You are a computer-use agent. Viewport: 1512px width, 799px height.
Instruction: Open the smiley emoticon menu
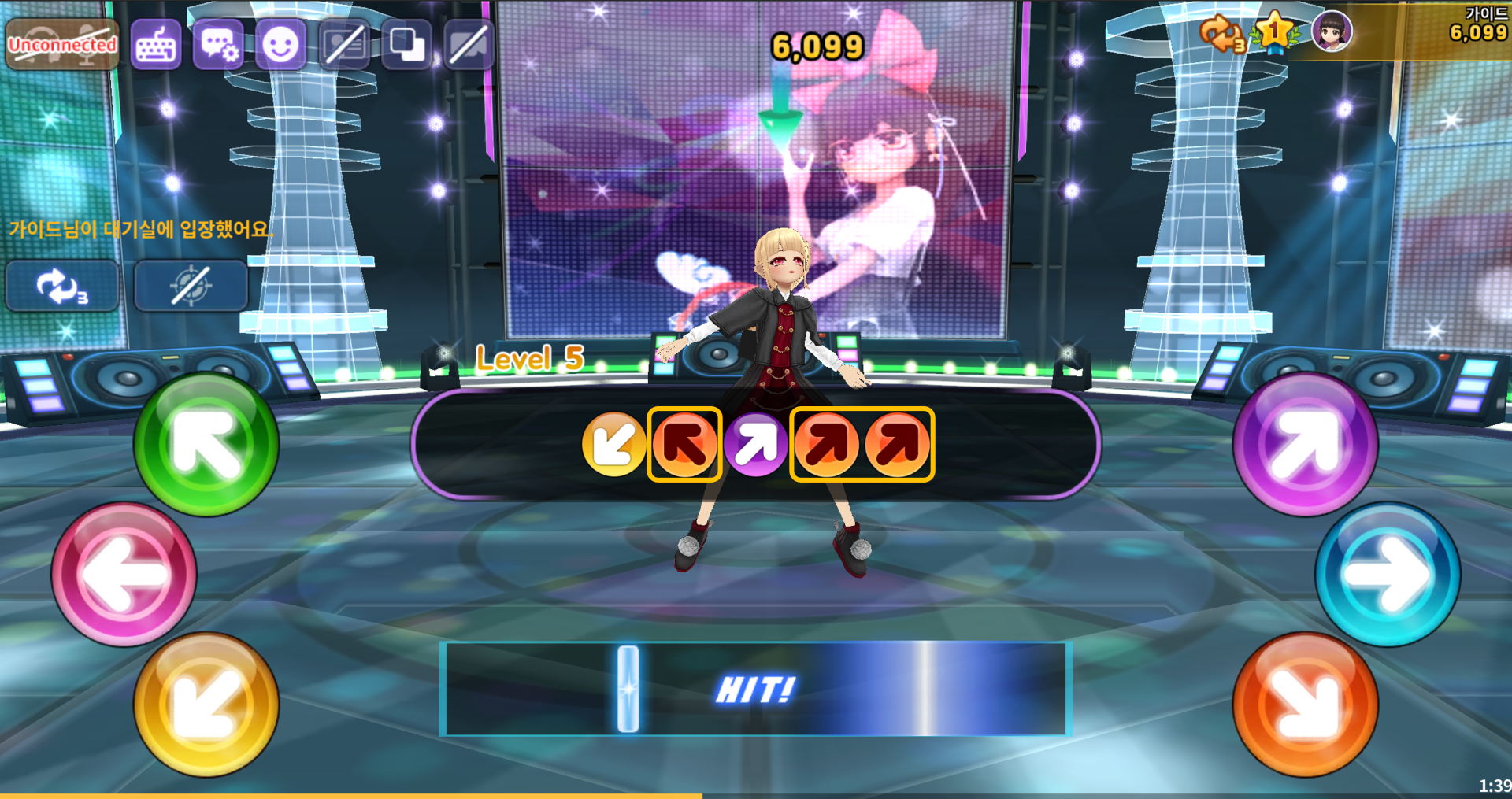coord(280,45)
